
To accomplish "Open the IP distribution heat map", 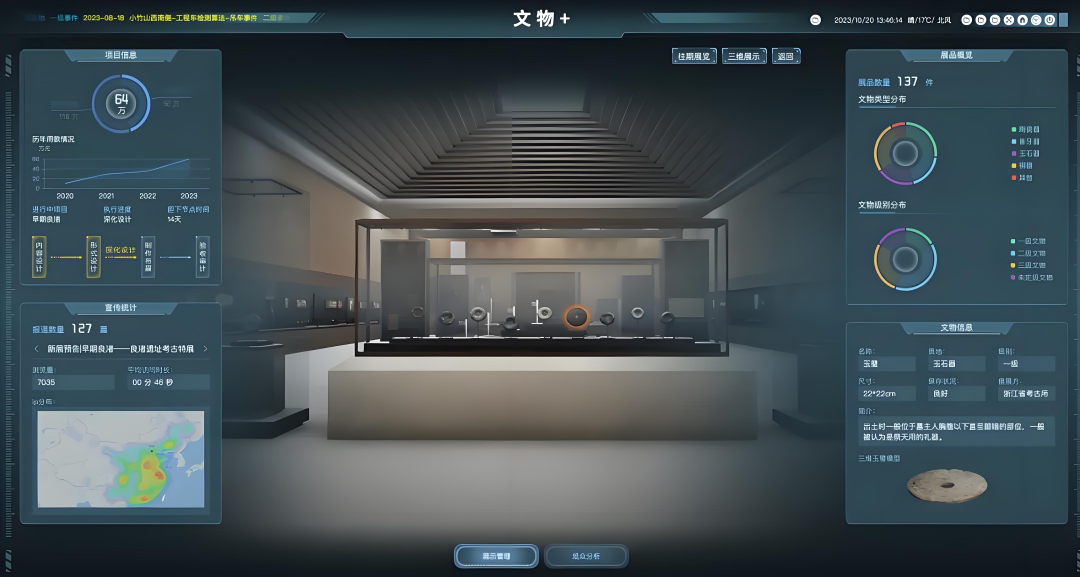I will [x=120, y=457].
